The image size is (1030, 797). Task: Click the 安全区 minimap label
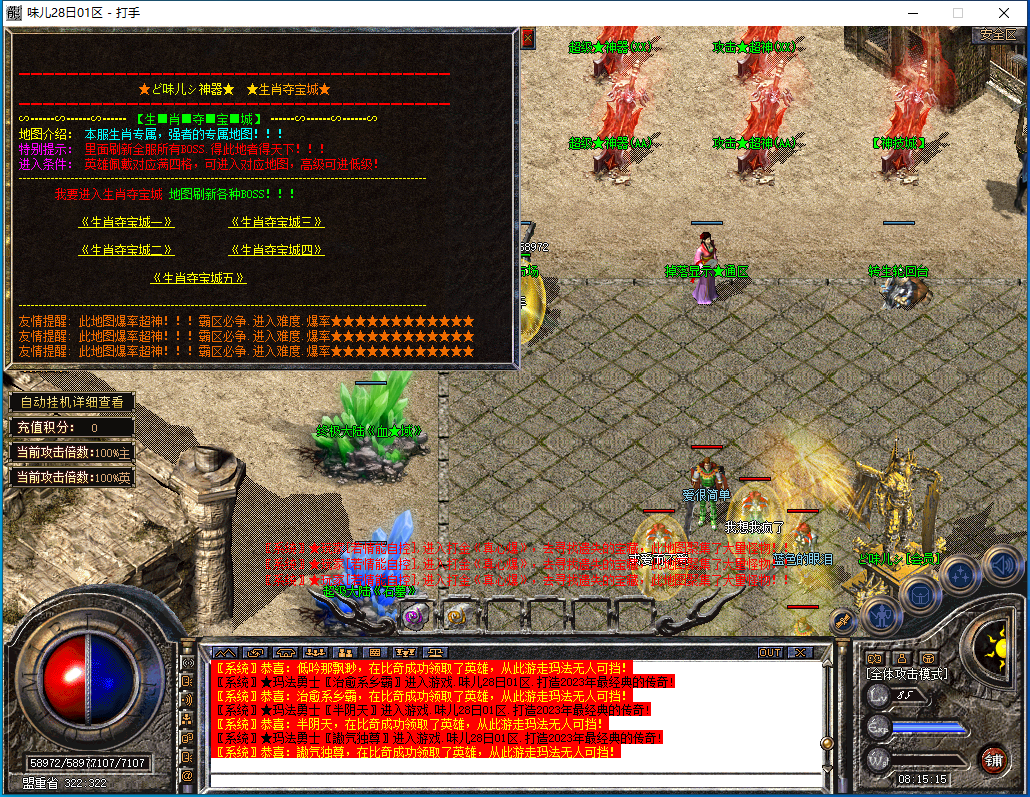(998, 34)
